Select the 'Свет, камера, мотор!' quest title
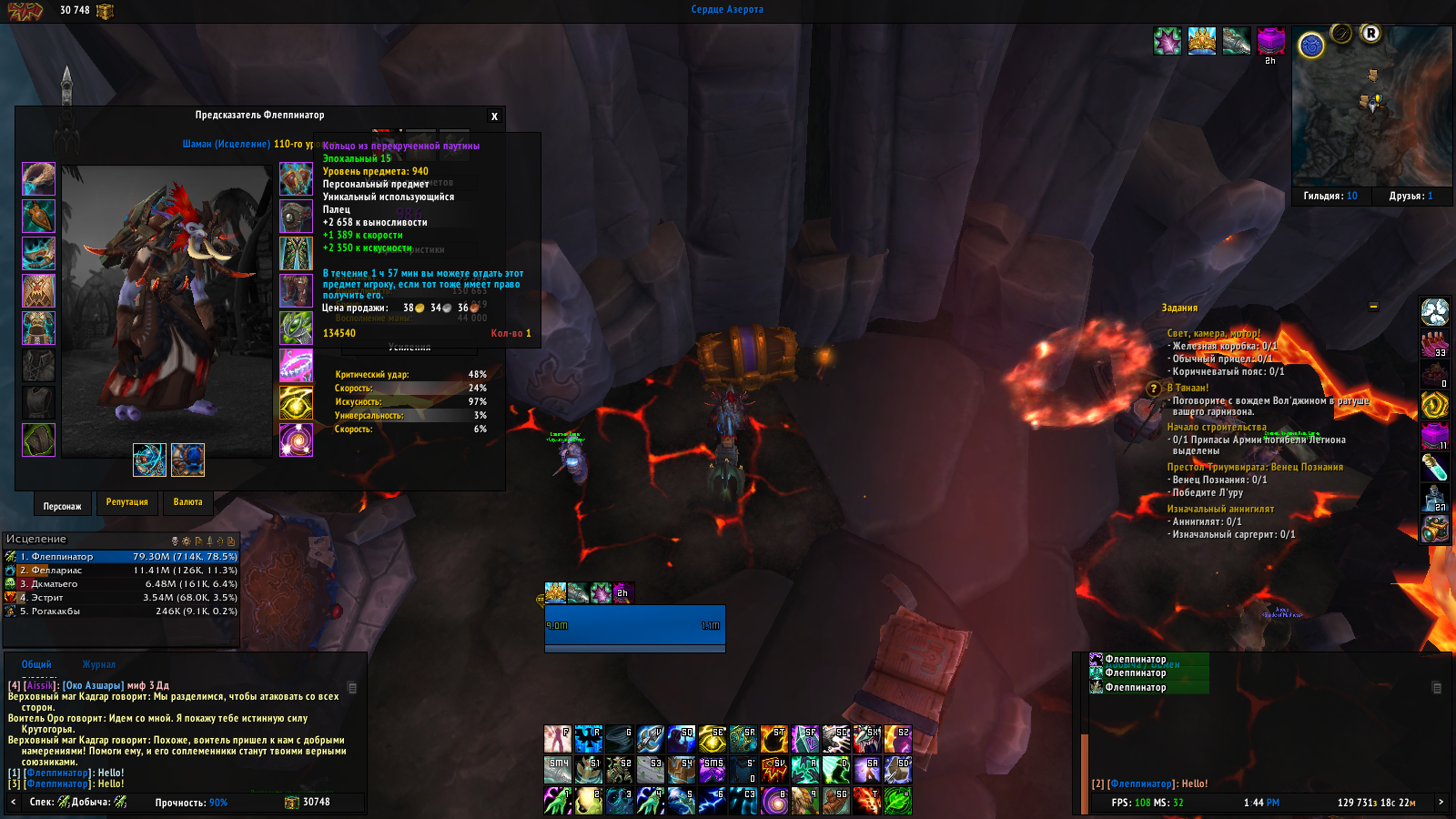 pyautogui.click(x=1213, y=333)
